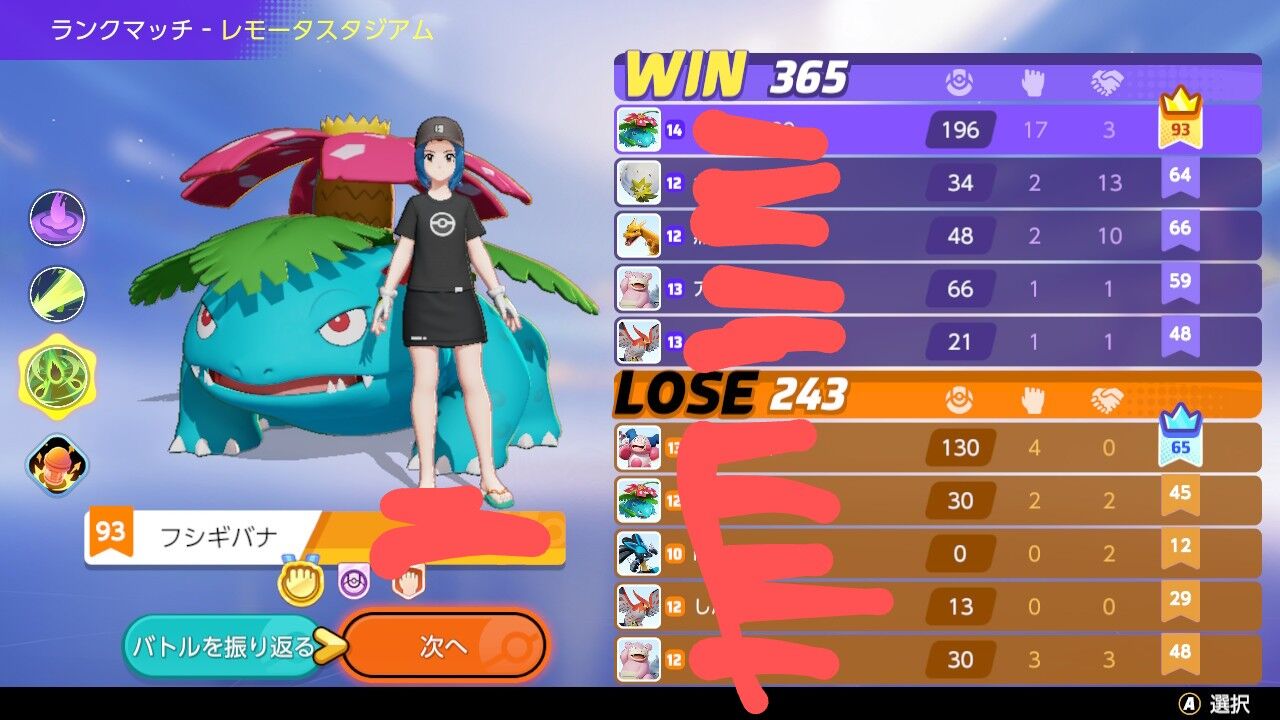Click the gold crown above the top scorer
1280x720 pixels.
pyautogui.click(x=1180, y=103)
